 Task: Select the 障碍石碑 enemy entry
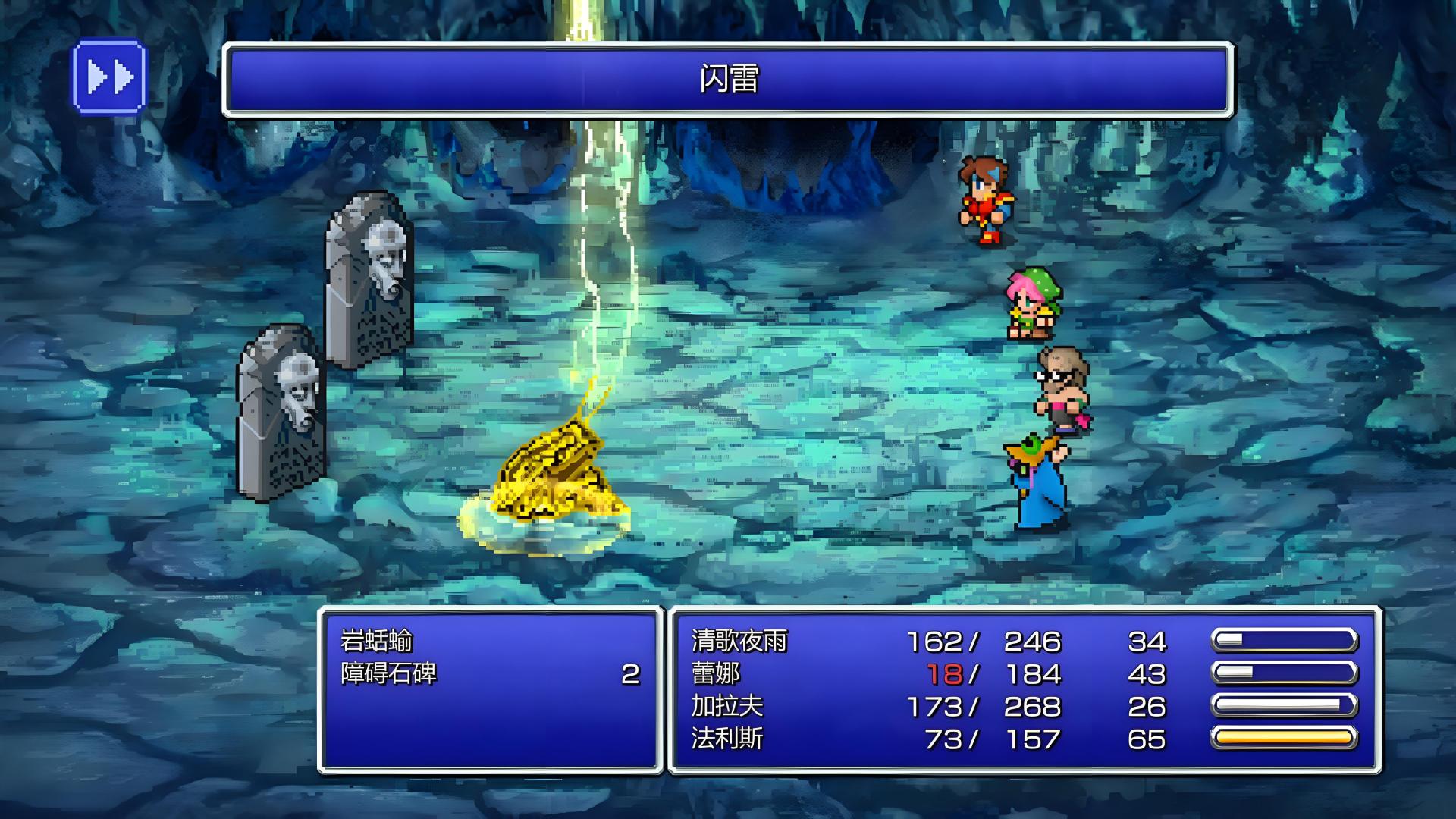[x=389, y=674]
